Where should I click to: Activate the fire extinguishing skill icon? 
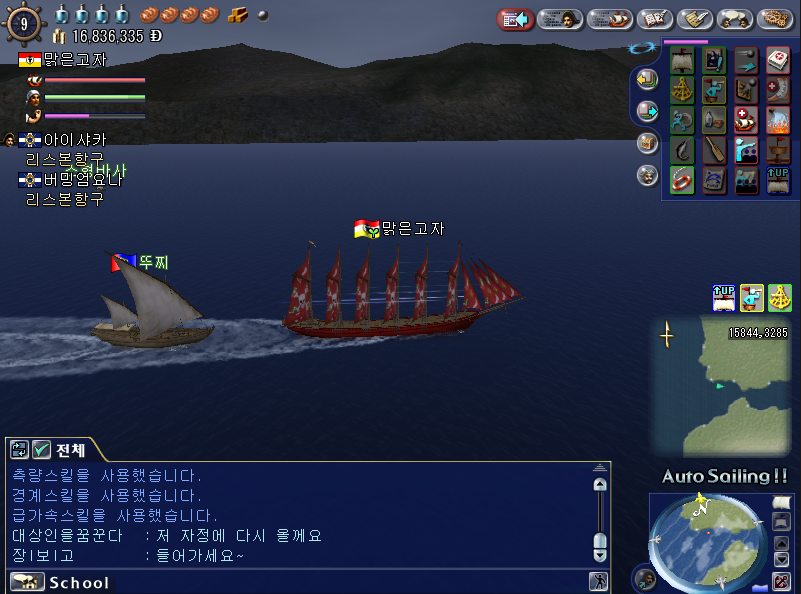point(778,120)
